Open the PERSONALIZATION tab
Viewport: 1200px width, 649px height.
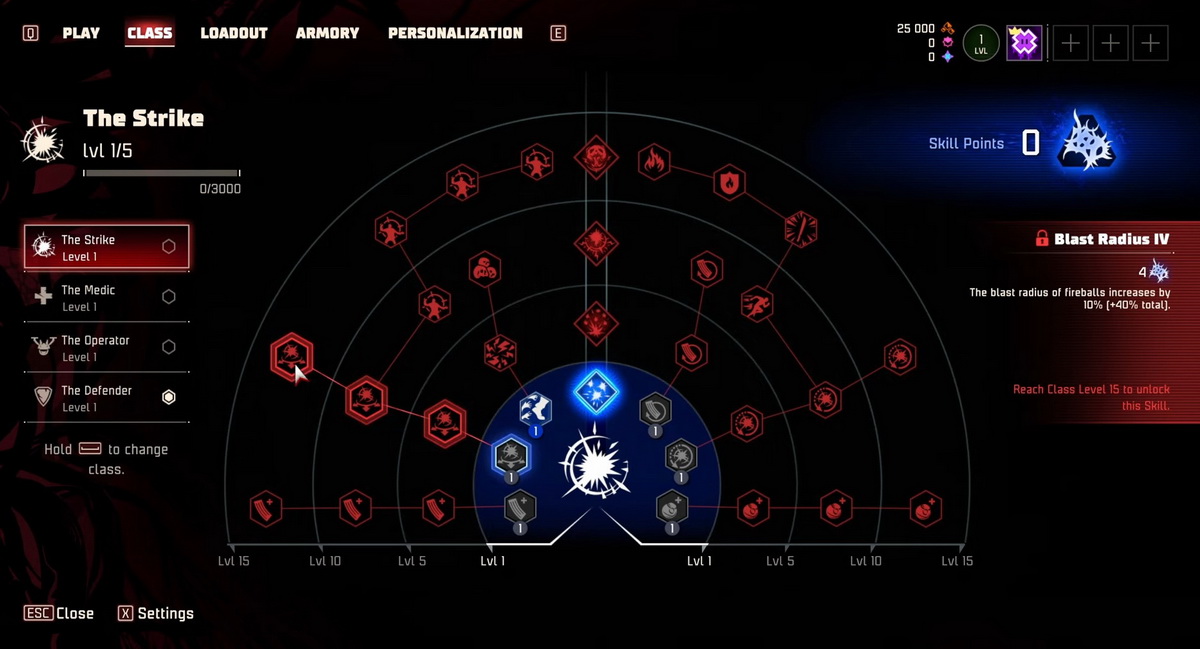pos(455,33)
